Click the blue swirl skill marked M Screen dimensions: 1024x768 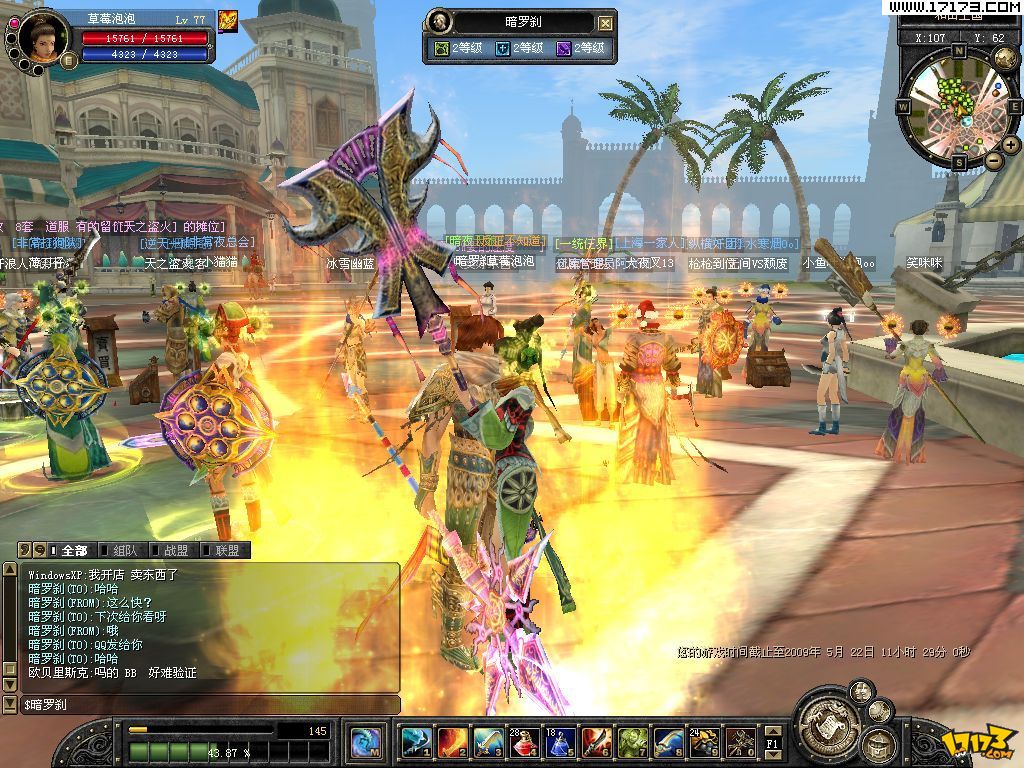tap(365, 741)
